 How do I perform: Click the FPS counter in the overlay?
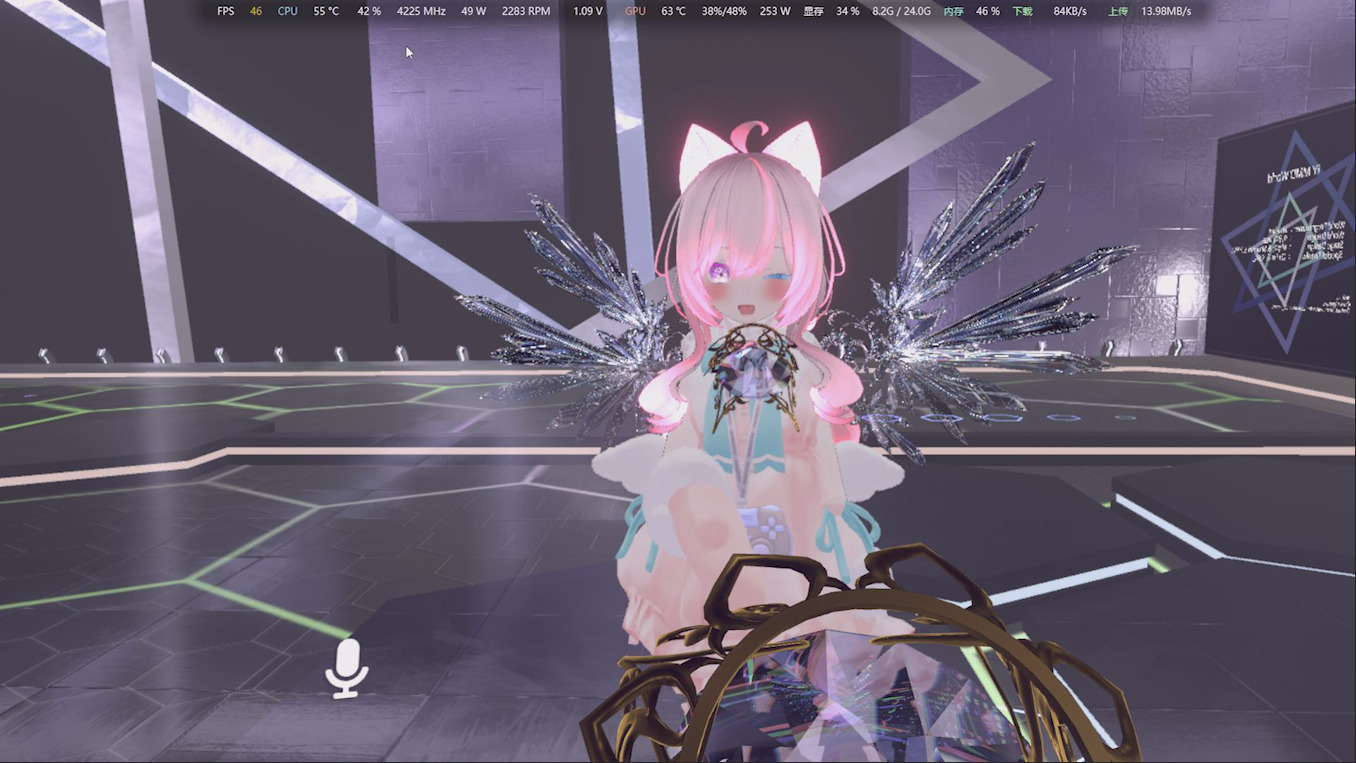pyautogui.click(x=224, y=11)
